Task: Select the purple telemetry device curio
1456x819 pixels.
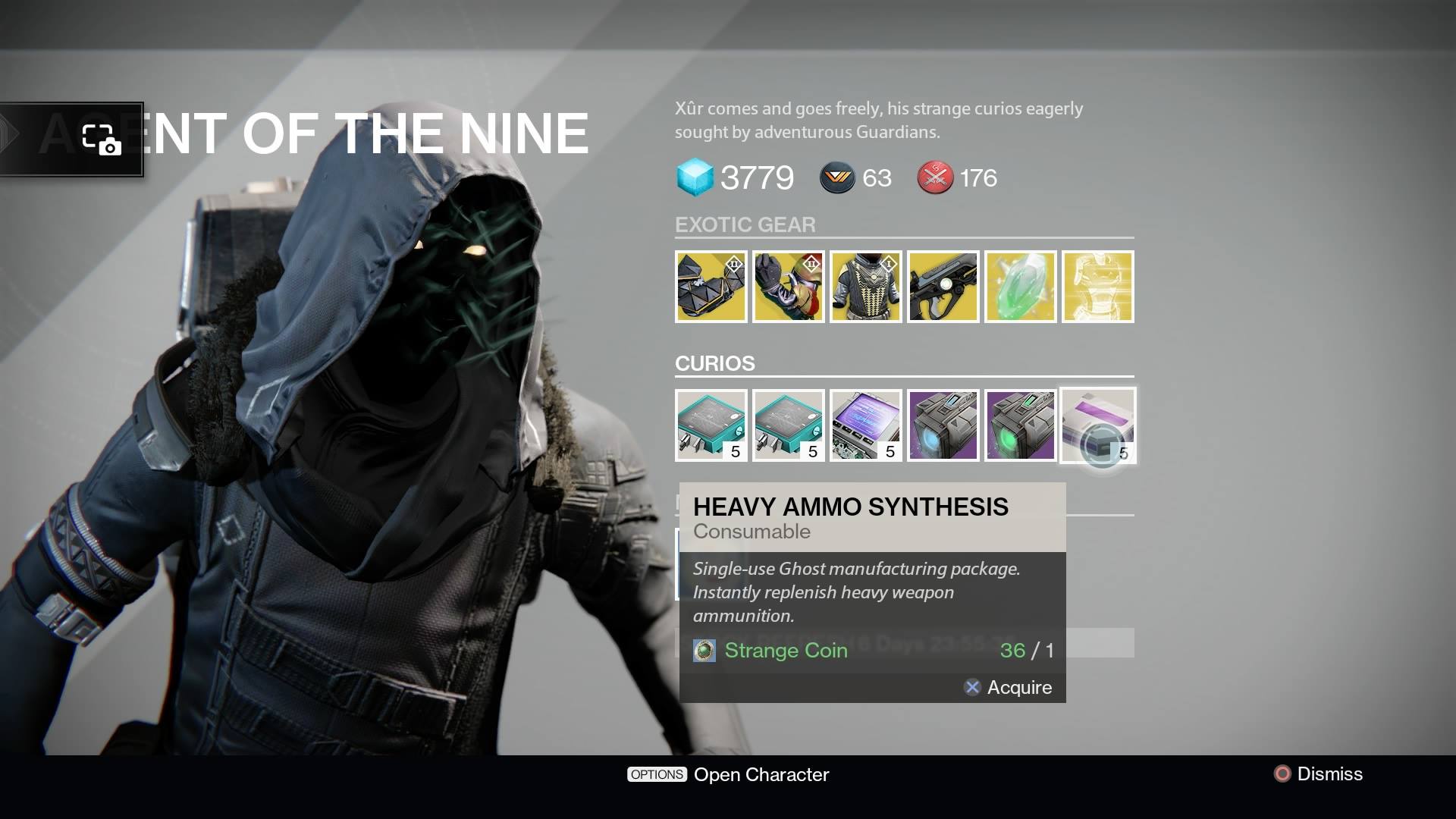Action: pyautogui.click(x=866, y=426)
